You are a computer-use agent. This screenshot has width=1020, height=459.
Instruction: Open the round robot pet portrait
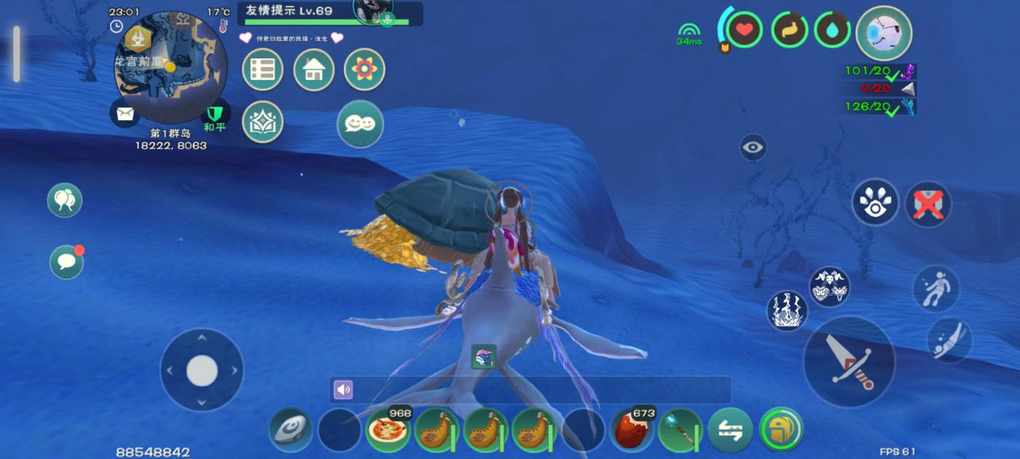[x=884, y=32]
